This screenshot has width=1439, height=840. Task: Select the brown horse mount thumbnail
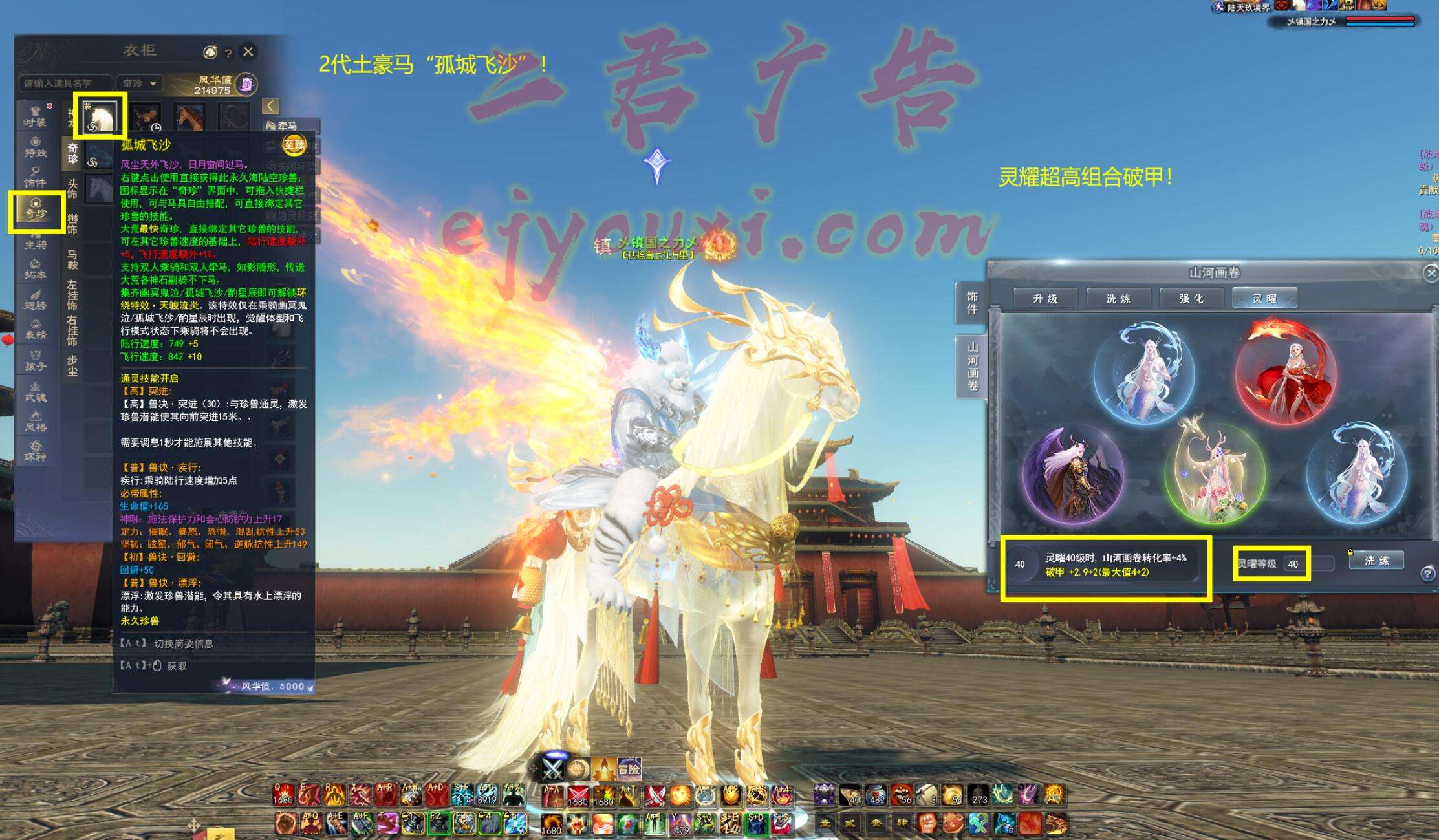(x=189, y=118)
